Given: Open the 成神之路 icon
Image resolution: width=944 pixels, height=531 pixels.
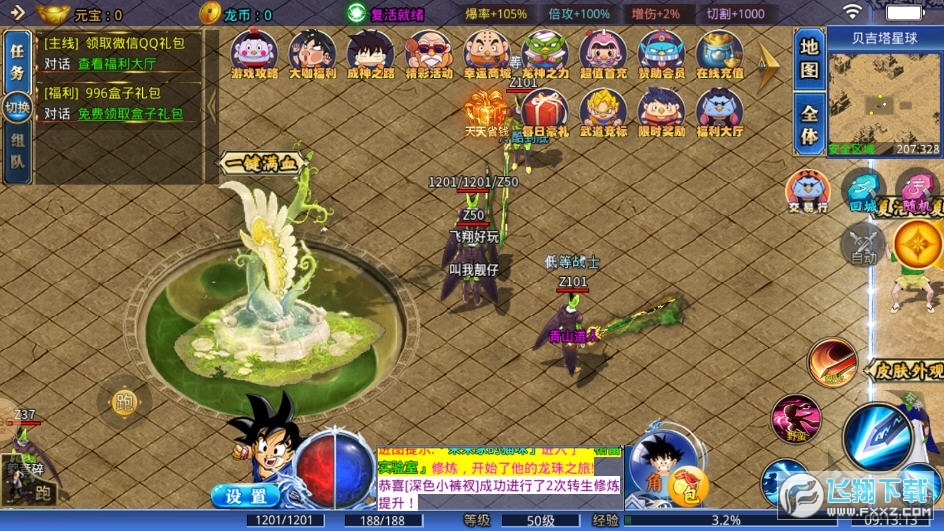Looking at the screenshot, I should [370, 54].
